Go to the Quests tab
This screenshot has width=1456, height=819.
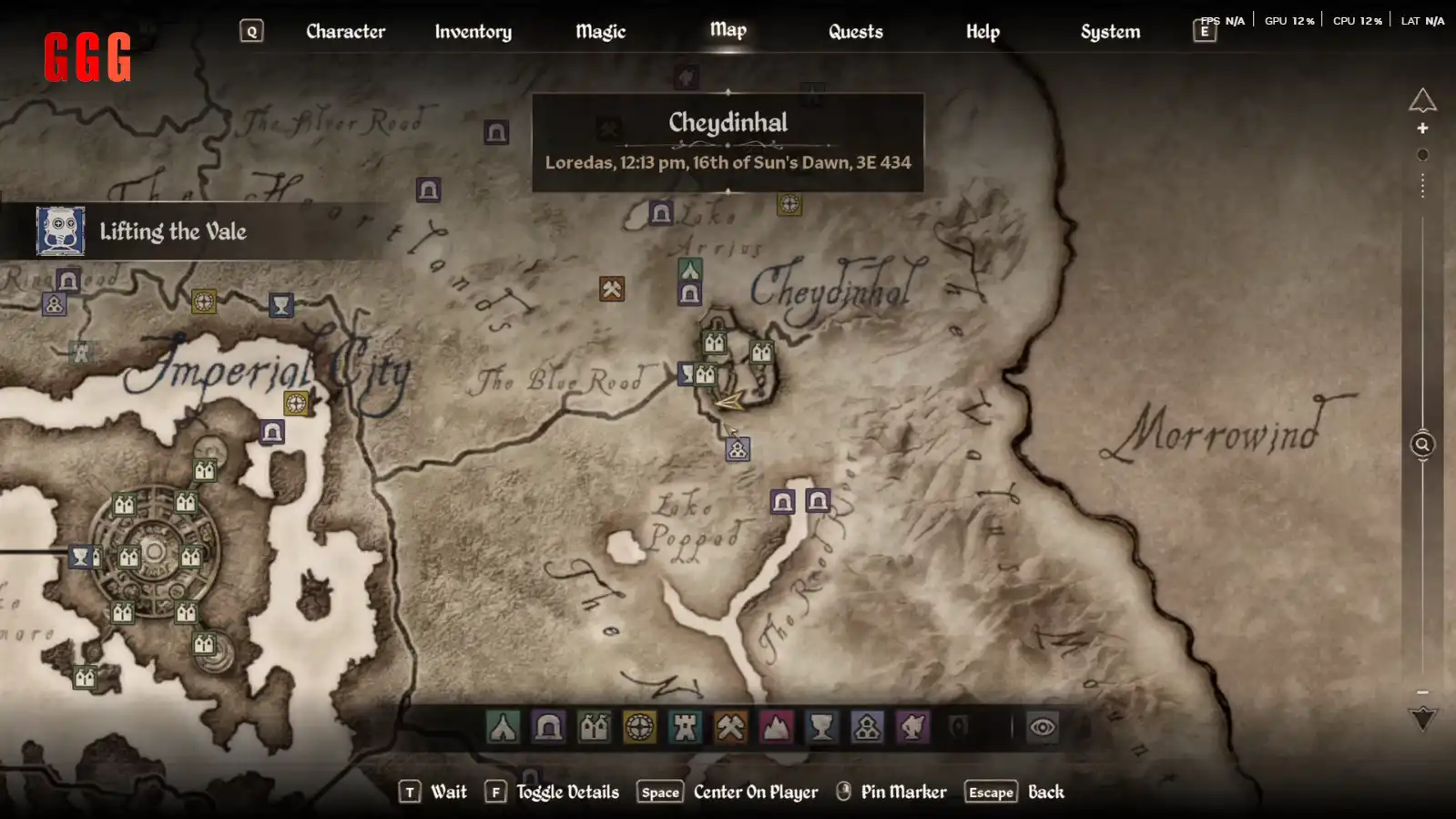(x=855, y=31)
